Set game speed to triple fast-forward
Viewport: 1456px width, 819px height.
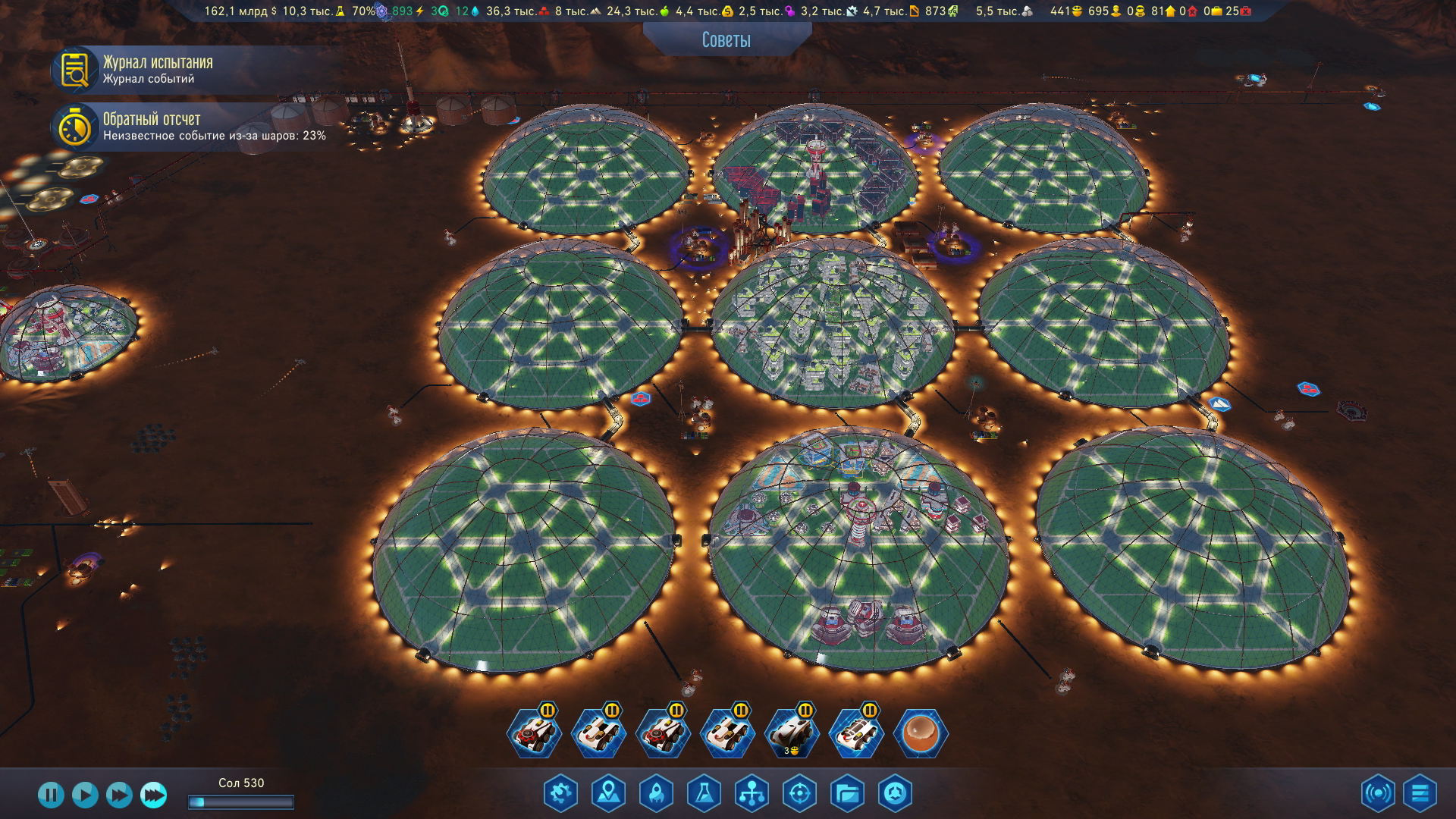[x=153, y=795]
